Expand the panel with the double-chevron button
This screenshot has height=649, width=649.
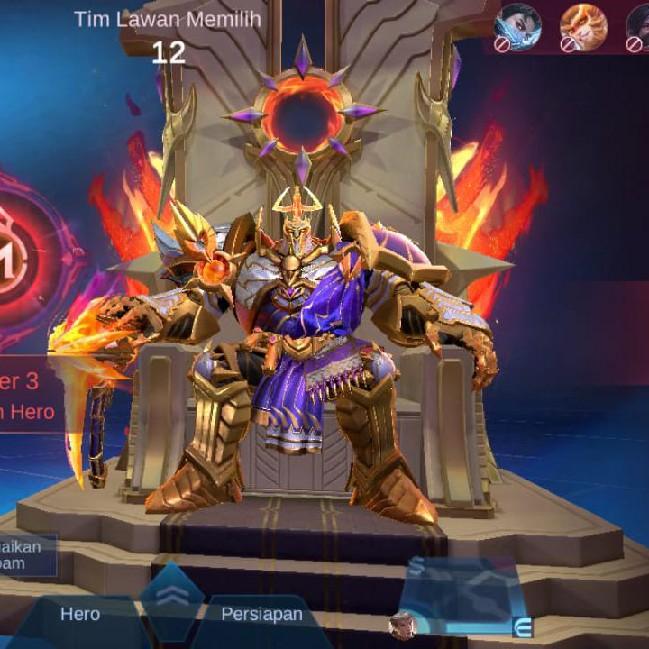(171, 595)
